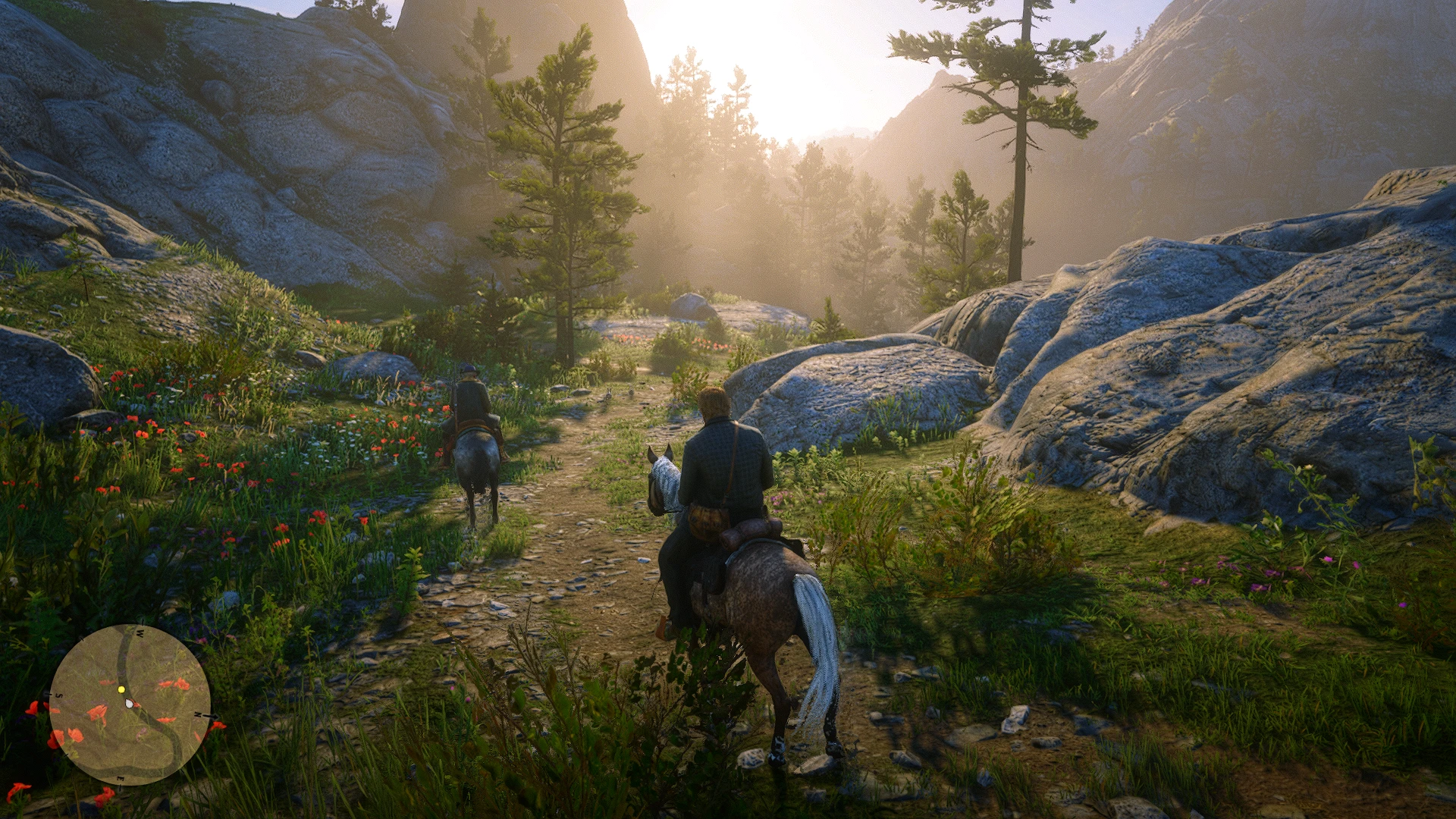The image size is (1456, 819).
Task: Open the circular minimap
Action: coord(130,704)
